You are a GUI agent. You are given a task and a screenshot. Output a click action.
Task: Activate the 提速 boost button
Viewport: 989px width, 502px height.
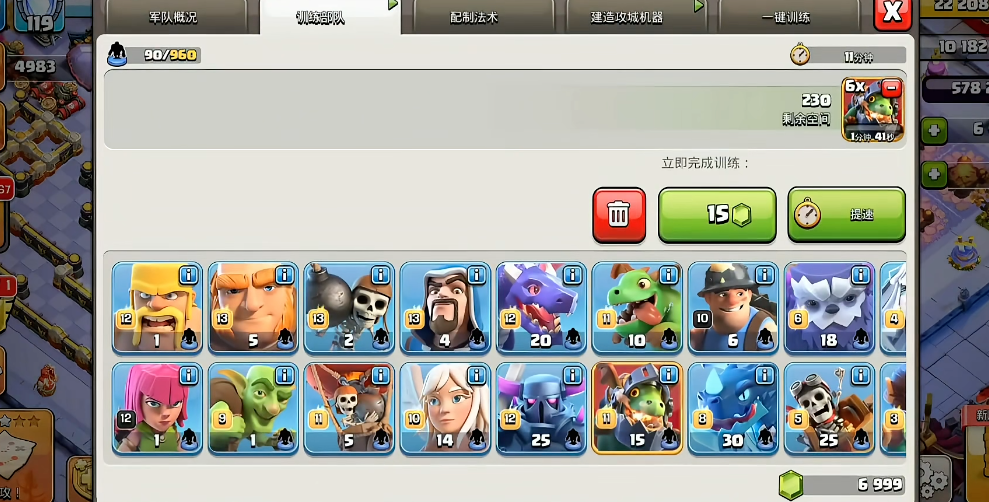(846, 214)
